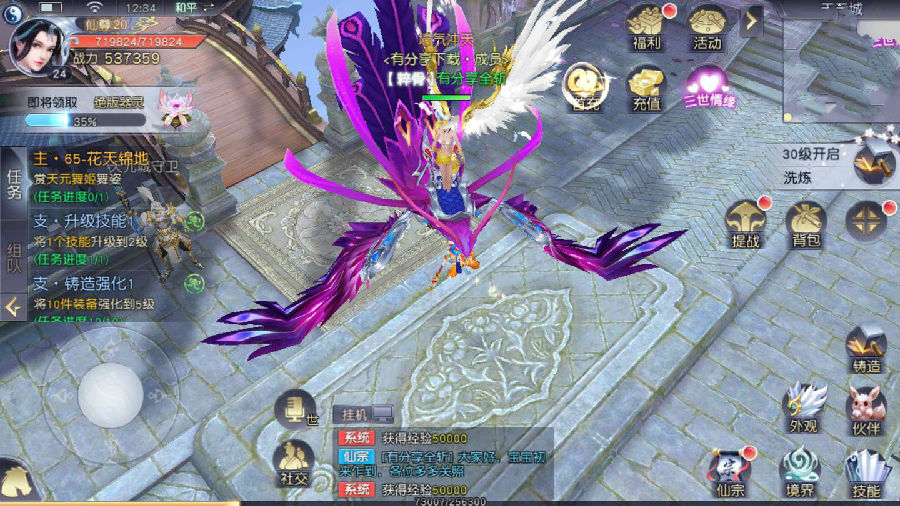Open the 仙宗 guild menu
This screenshot has height=506, width=900.
point(729,470)
